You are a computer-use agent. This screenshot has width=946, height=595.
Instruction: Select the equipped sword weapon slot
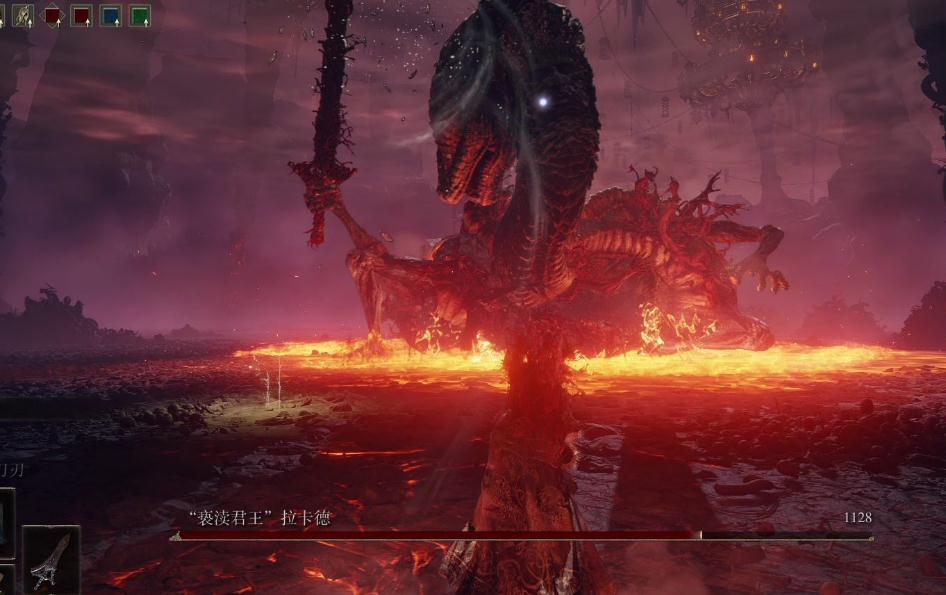pos(50,561)
